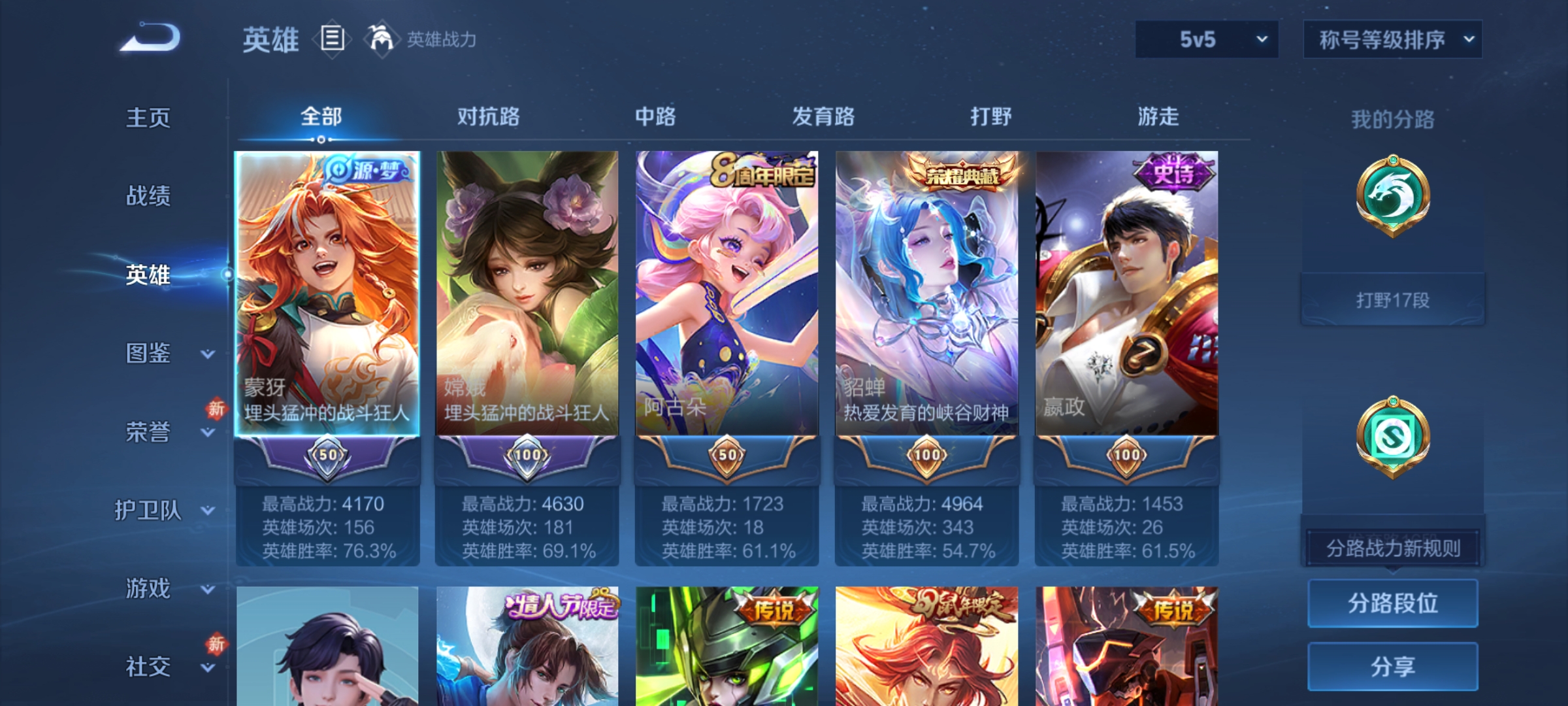
Task: Click the 分享 button
Action: [x=1392, y=667]
